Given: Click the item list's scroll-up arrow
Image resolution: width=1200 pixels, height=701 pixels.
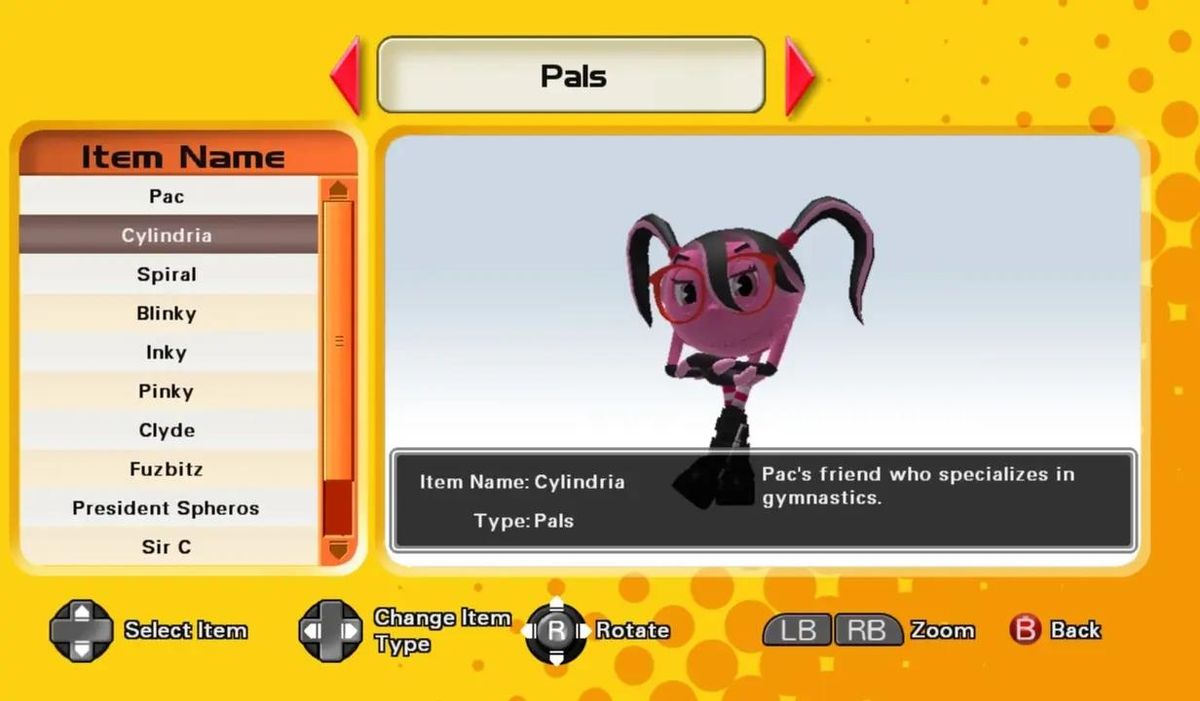Looking at the screenshot, I should pos(337,189).
